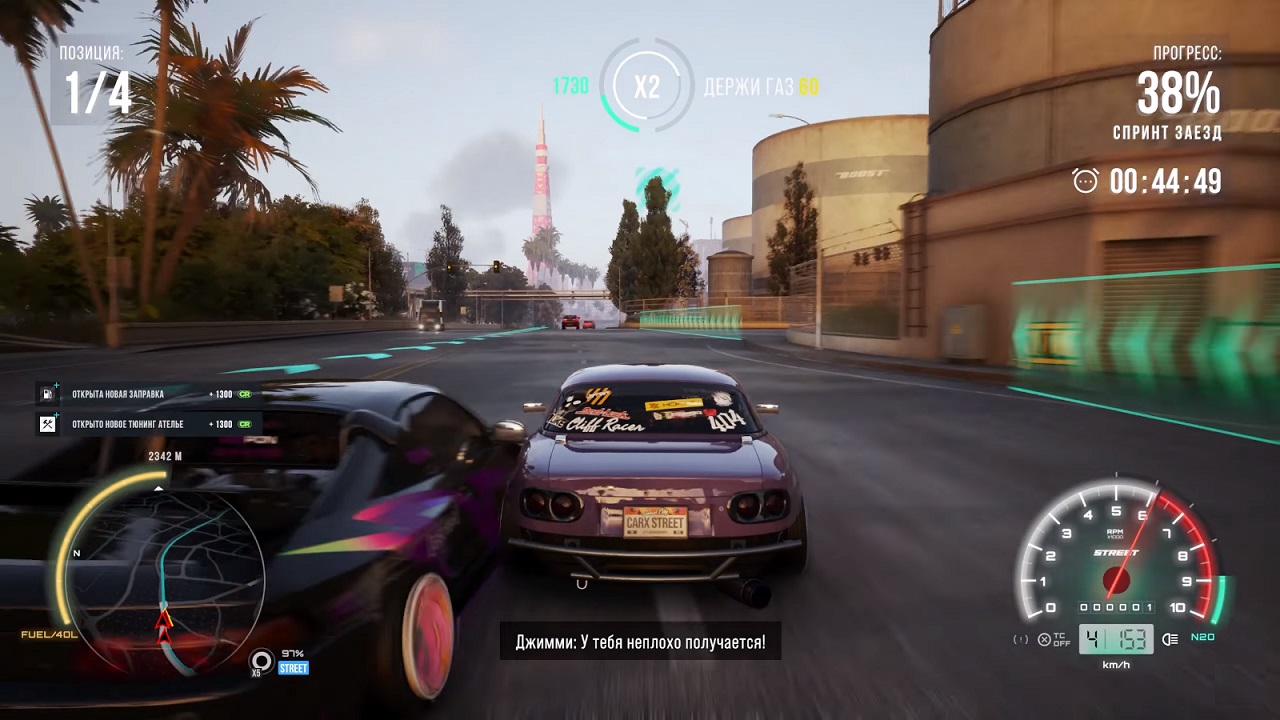Toggle the headlight indicator on the dashboard

(x=1171, y=640)
